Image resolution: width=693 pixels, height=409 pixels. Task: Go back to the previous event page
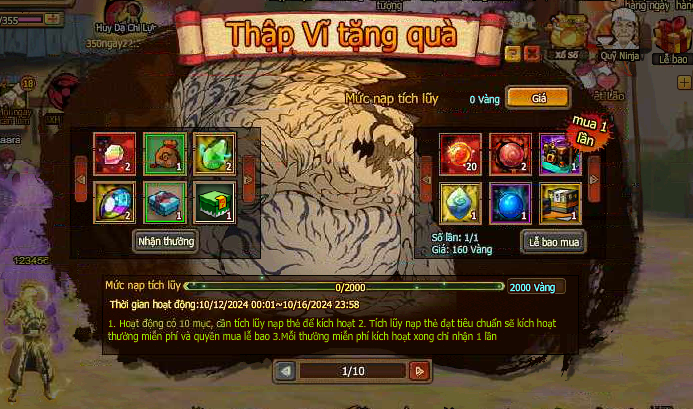(286, 371)
